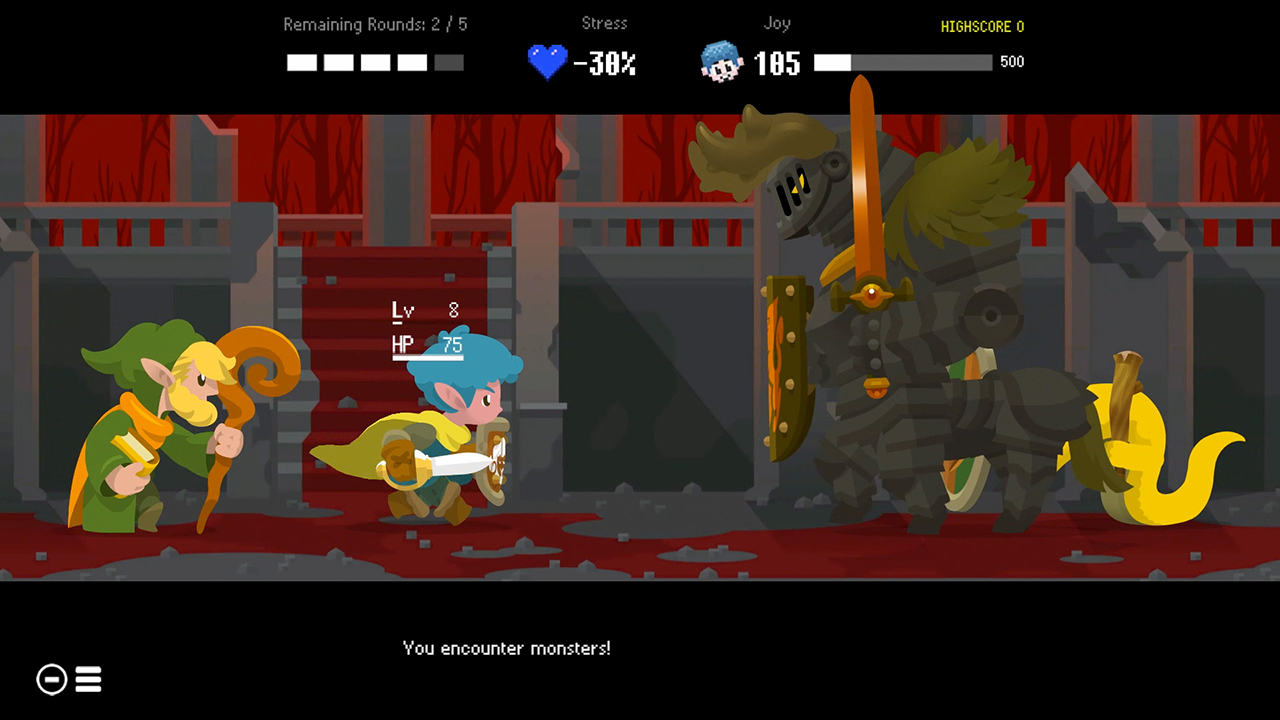Switch to the Stress tab
Image resolution: width=1280 pixels, height=720 pixels.
pyautogui.click(x=604, y=23)
